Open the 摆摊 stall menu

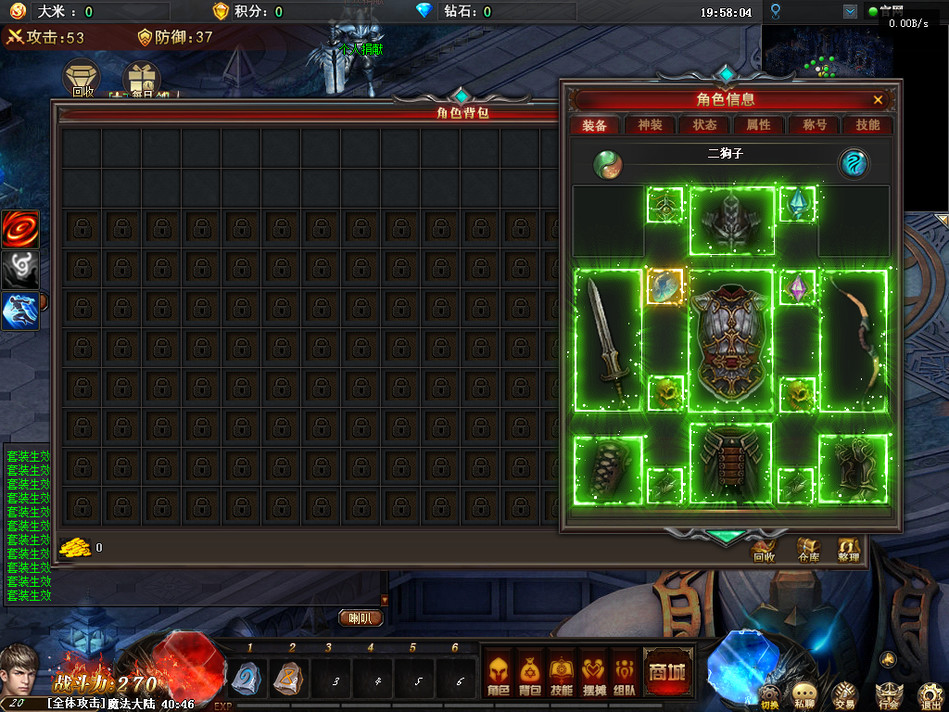(595, 673)
